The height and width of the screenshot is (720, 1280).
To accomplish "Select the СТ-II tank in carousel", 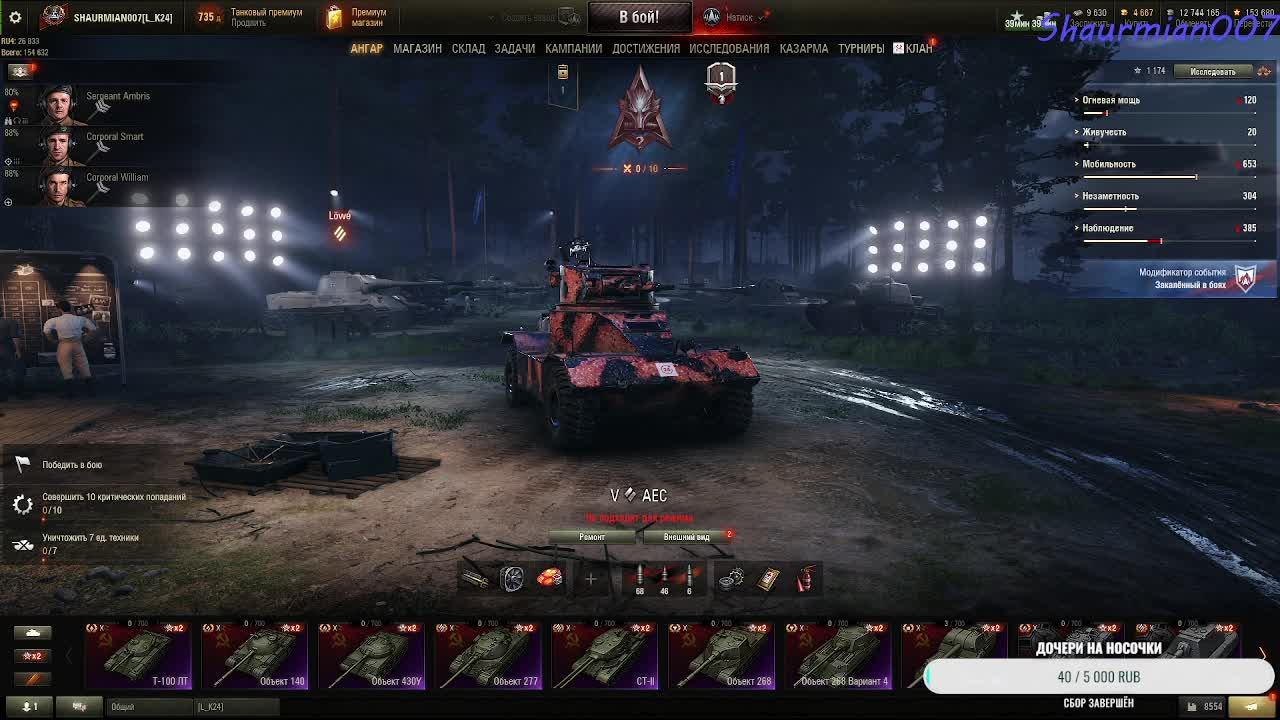I will point(605,656).
